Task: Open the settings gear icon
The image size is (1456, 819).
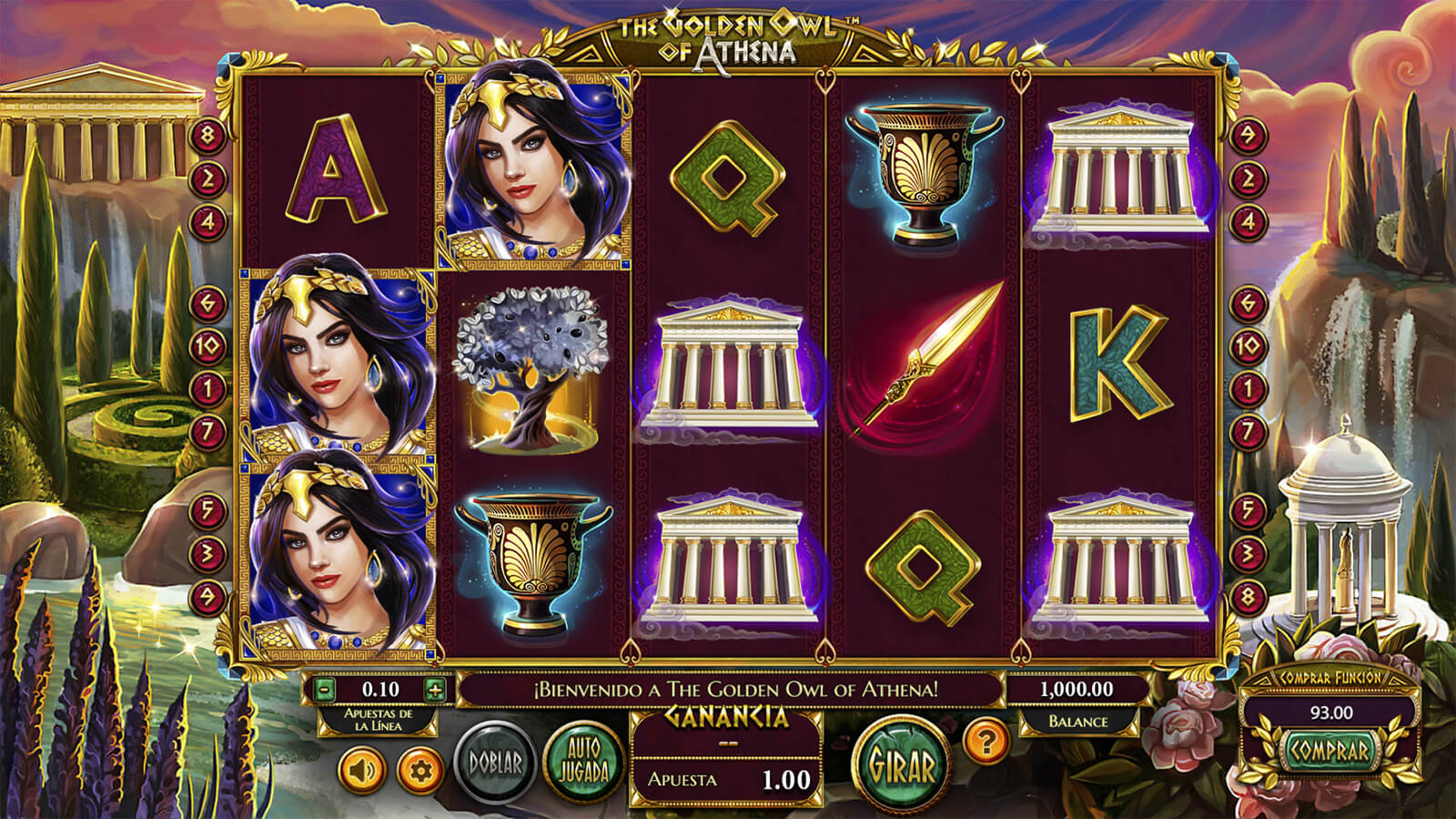Action: click(420, 771)
